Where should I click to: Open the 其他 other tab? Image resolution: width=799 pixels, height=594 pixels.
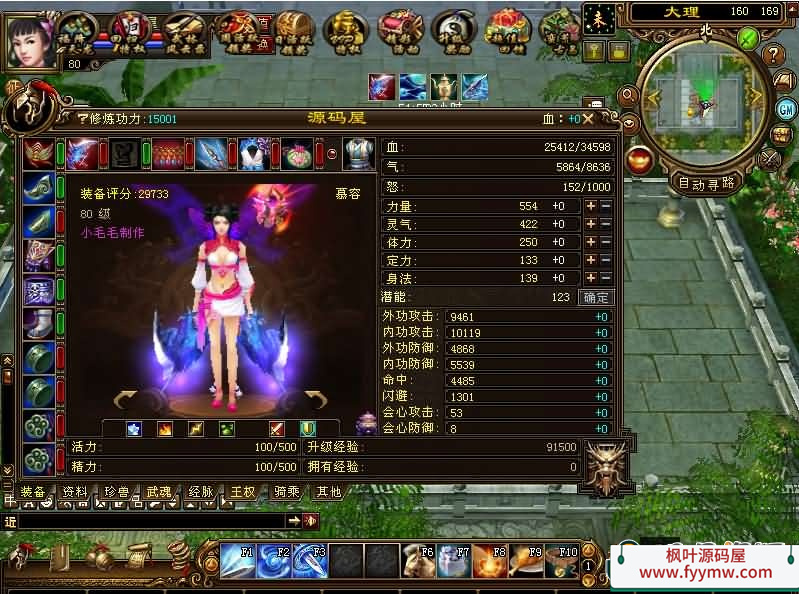coord(328,492)
